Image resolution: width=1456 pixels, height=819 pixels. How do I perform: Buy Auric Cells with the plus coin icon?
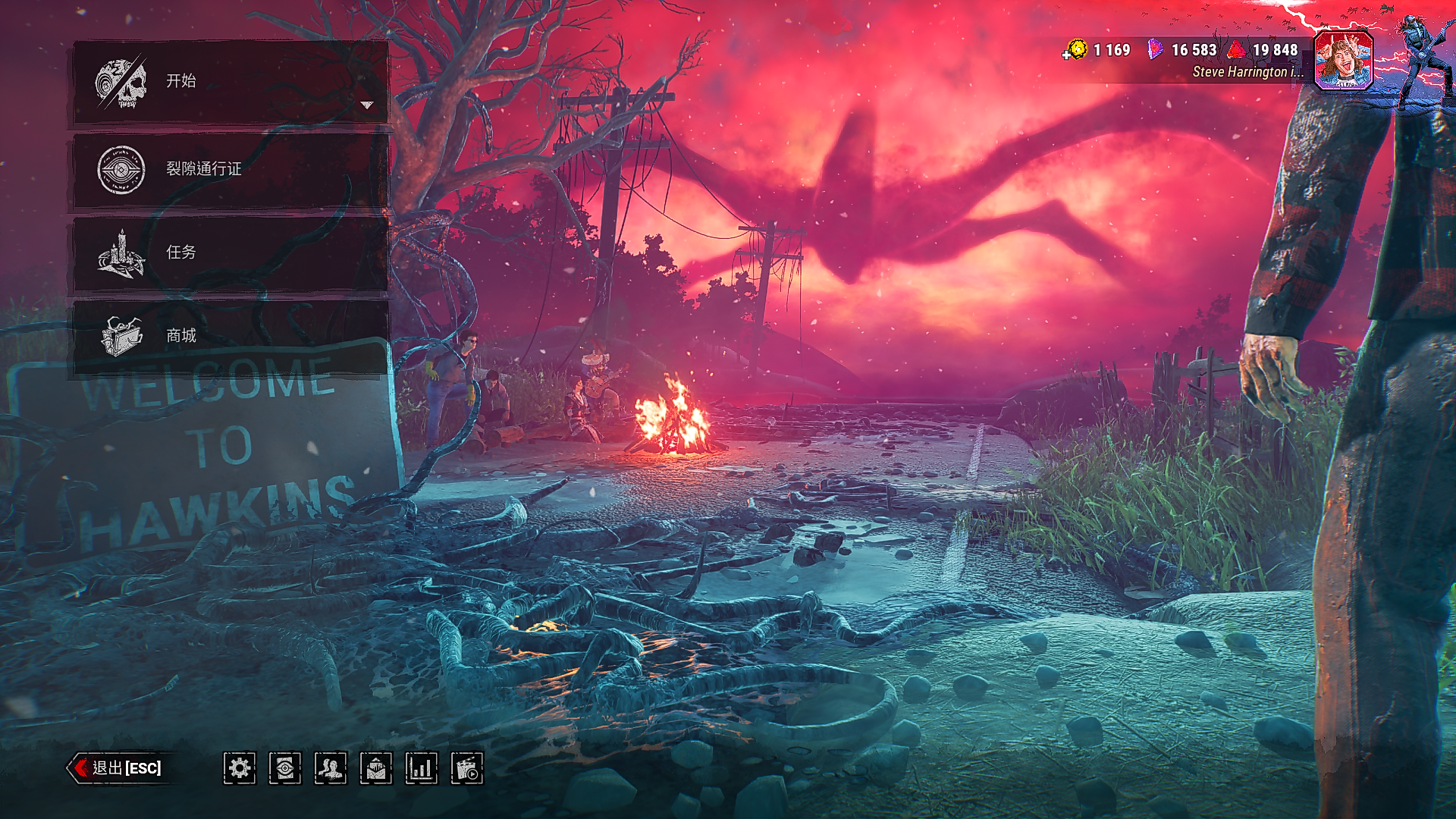(1075, 51)
